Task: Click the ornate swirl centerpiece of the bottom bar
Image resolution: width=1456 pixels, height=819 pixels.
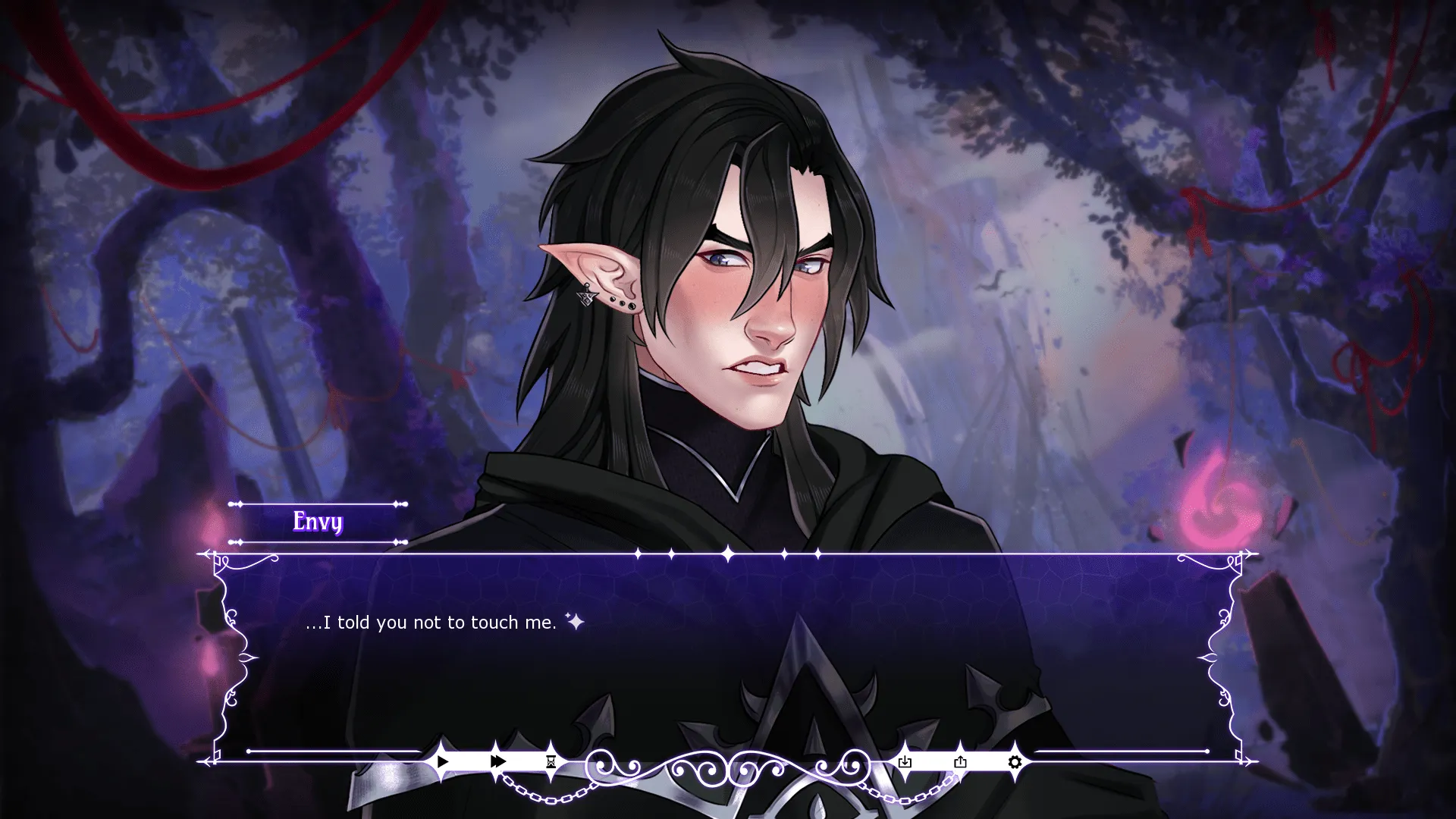Action: (728, 758)
